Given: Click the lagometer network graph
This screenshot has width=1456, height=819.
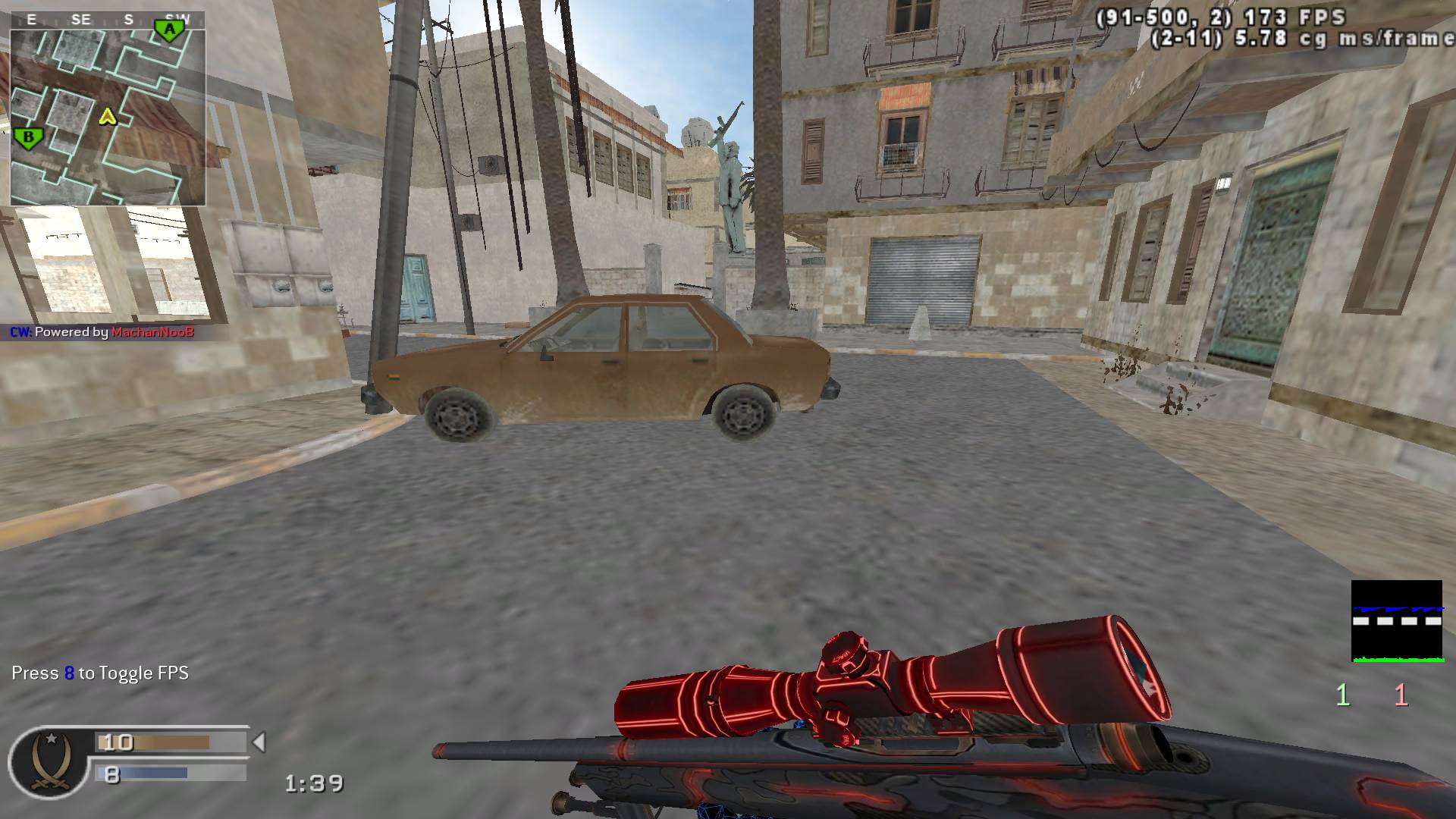Looking at the screenshot, I should [x=1396, y=621].
